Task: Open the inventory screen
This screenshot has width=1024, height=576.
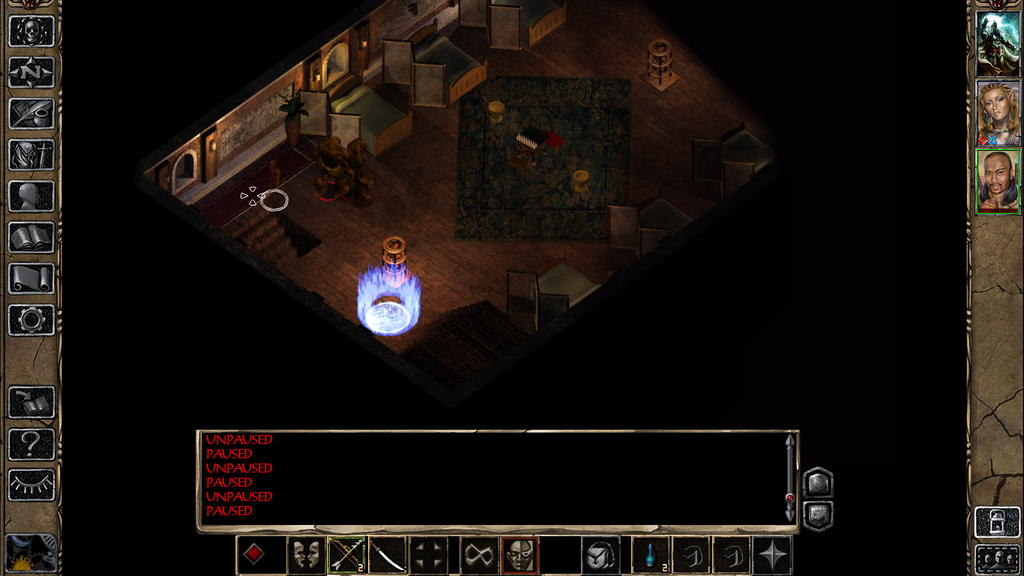Action: point(31,155)
